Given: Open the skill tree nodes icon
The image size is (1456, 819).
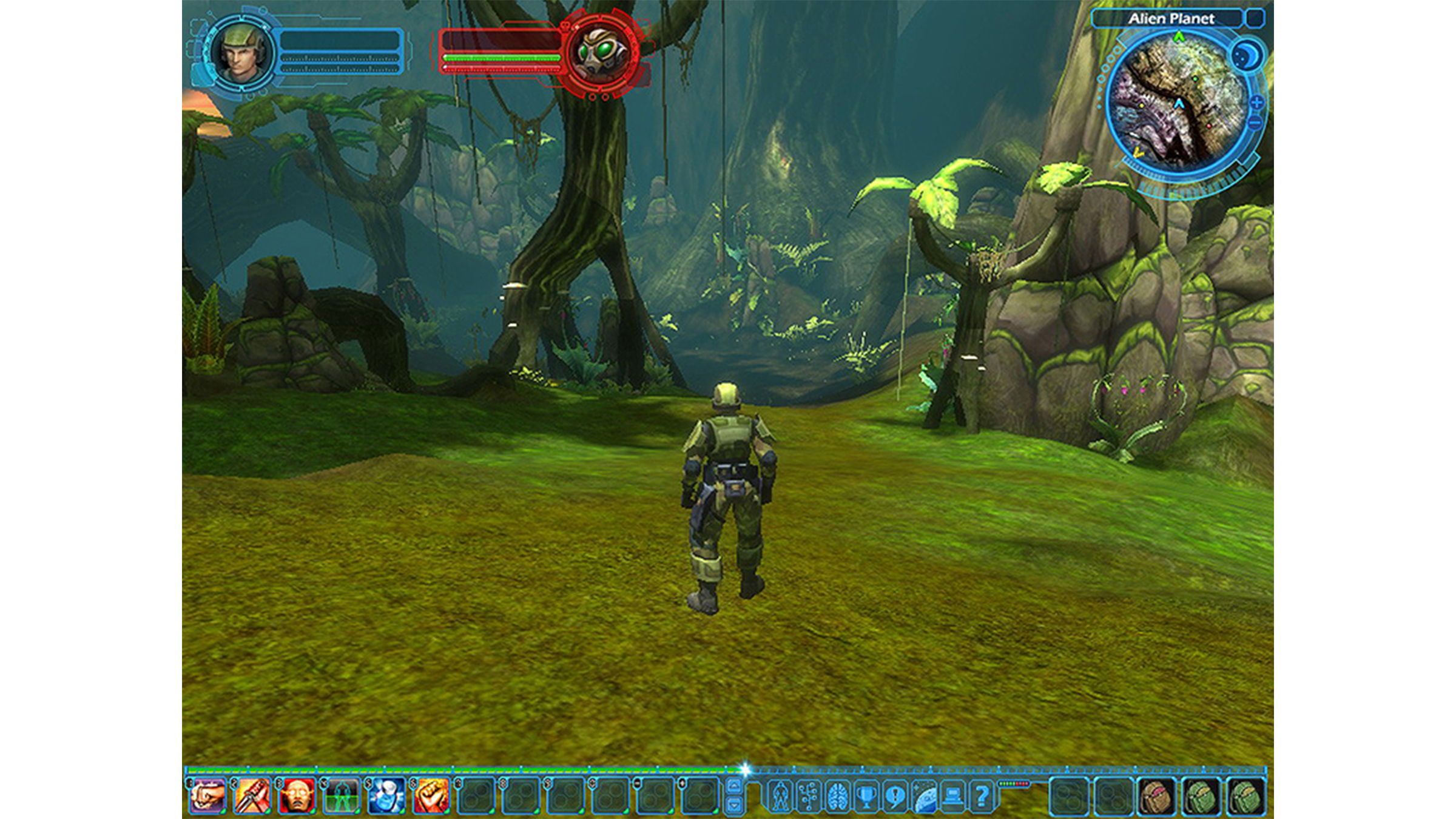Looking at the screenshot, I should tap(809, 796).
